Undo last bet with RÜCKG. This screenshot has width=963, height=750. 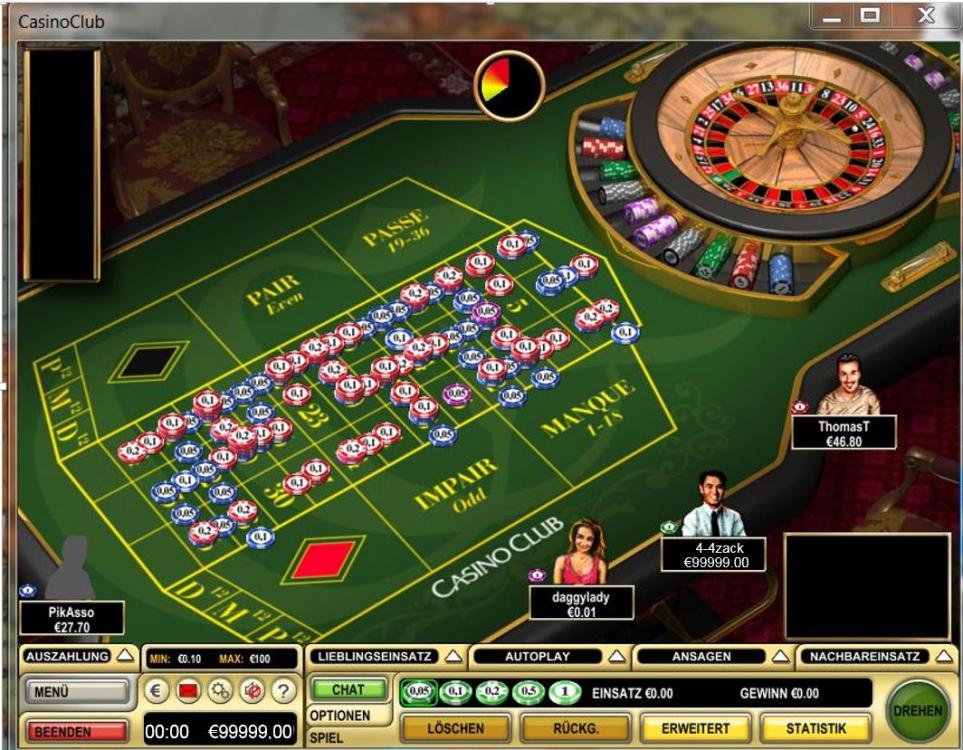pyautogui.click(x=576, y=729)
